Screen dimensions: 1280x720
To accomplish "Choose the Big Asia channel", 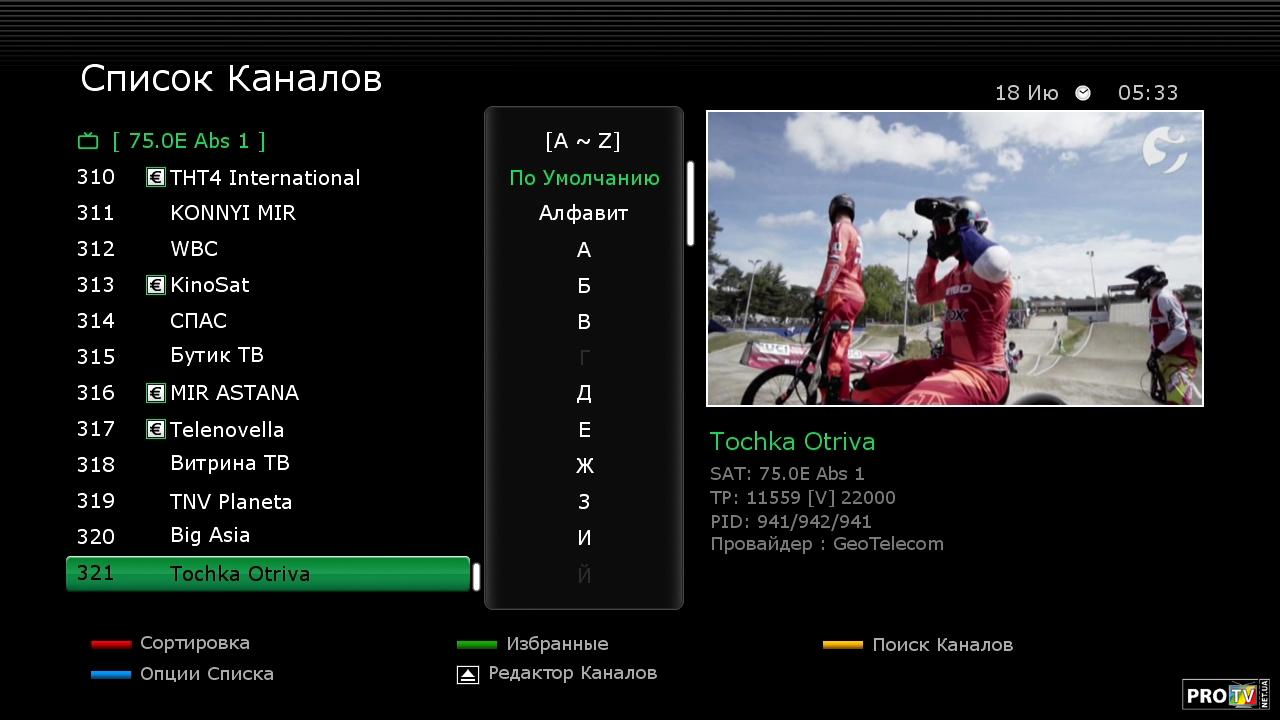I will tap(210, 536).
